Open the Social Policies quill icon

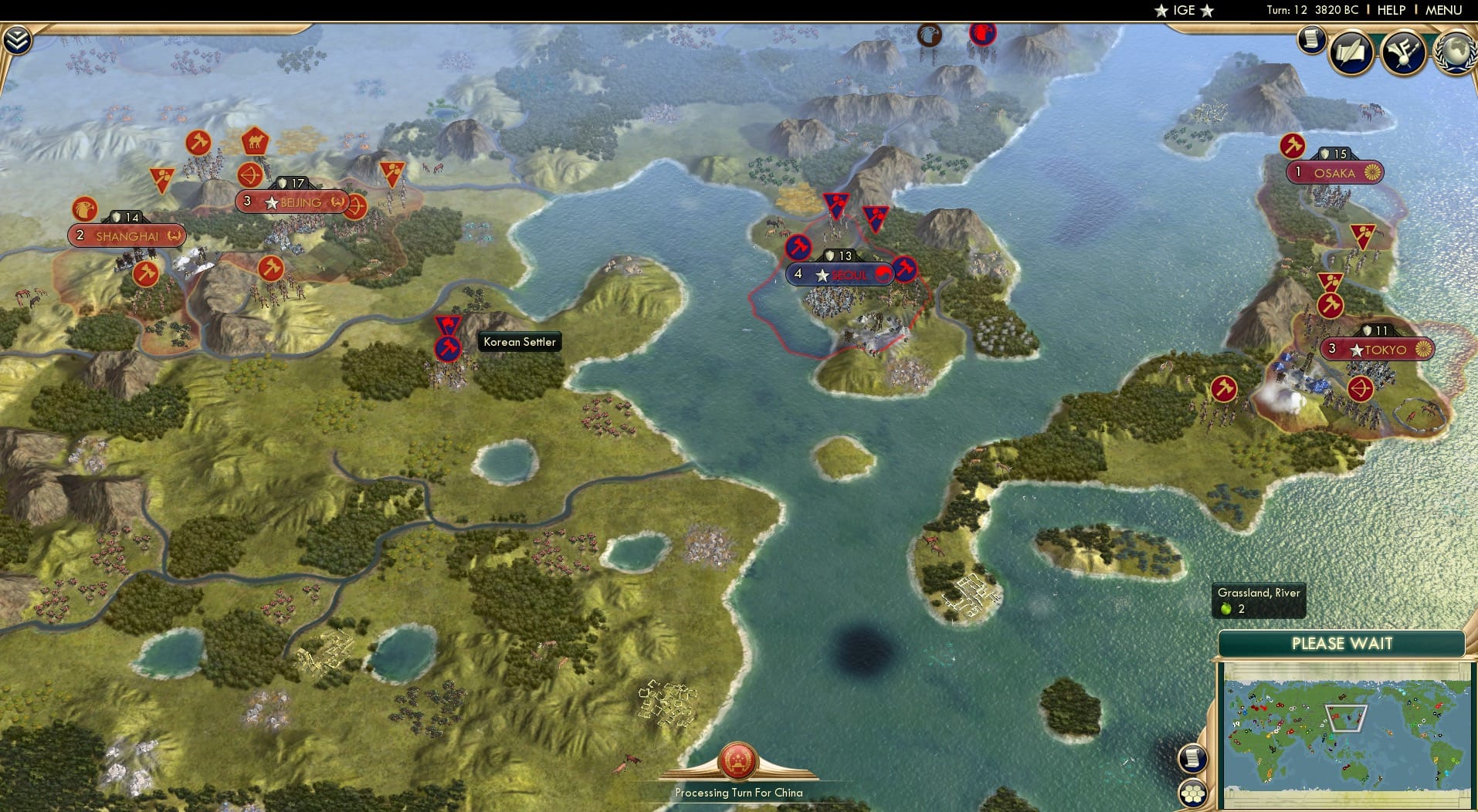coord(1350,52)
